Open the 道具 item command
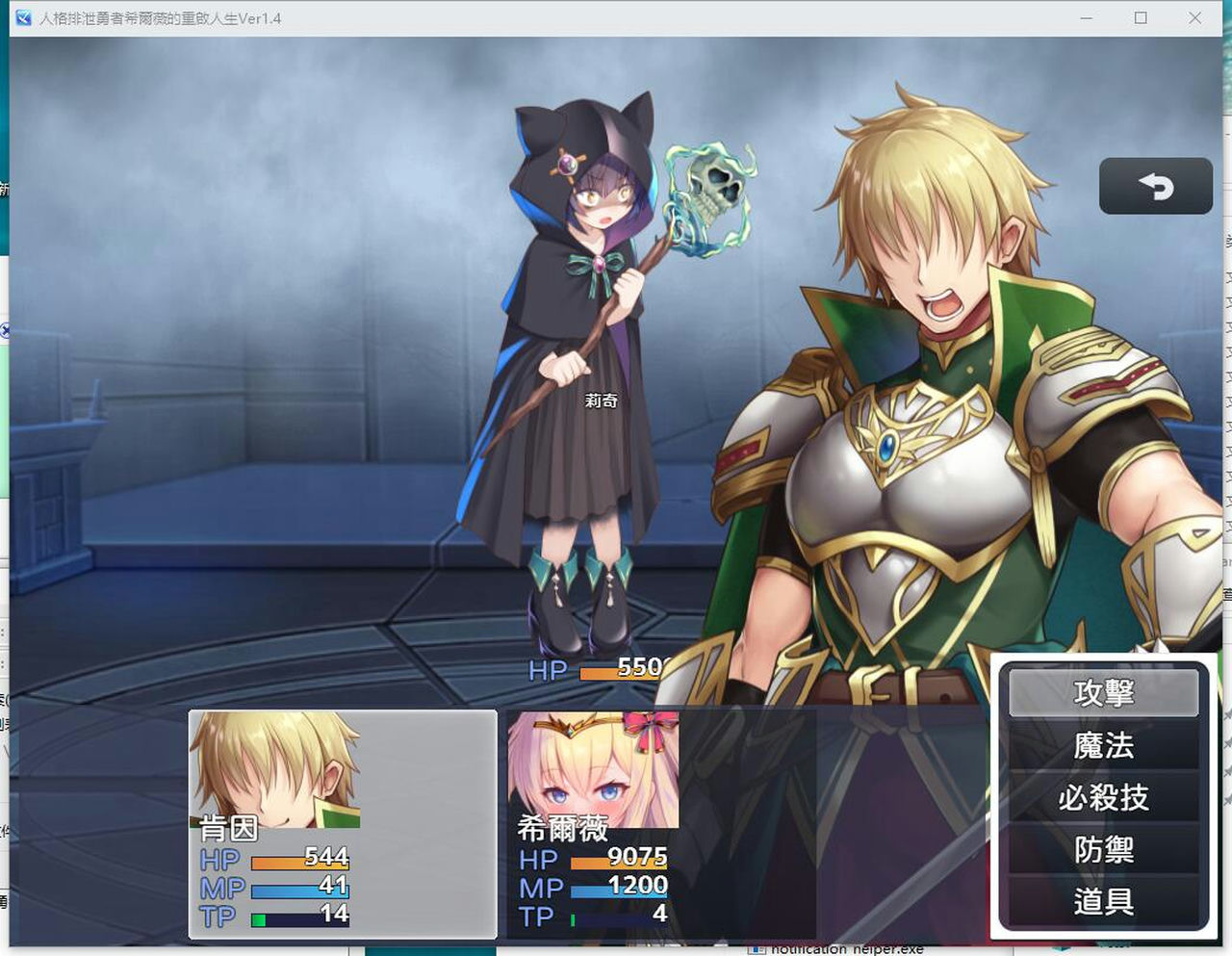Viewport: 1232px width, 956px height. pyautogui.click(x=1103, y=901)
